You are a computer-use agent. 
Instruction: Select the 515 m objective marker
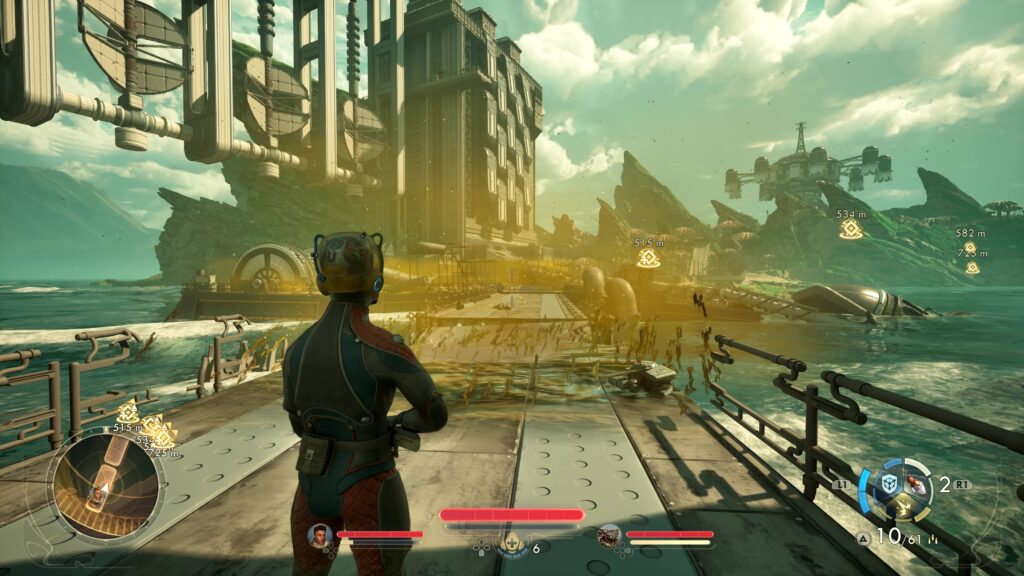point(648,258)
